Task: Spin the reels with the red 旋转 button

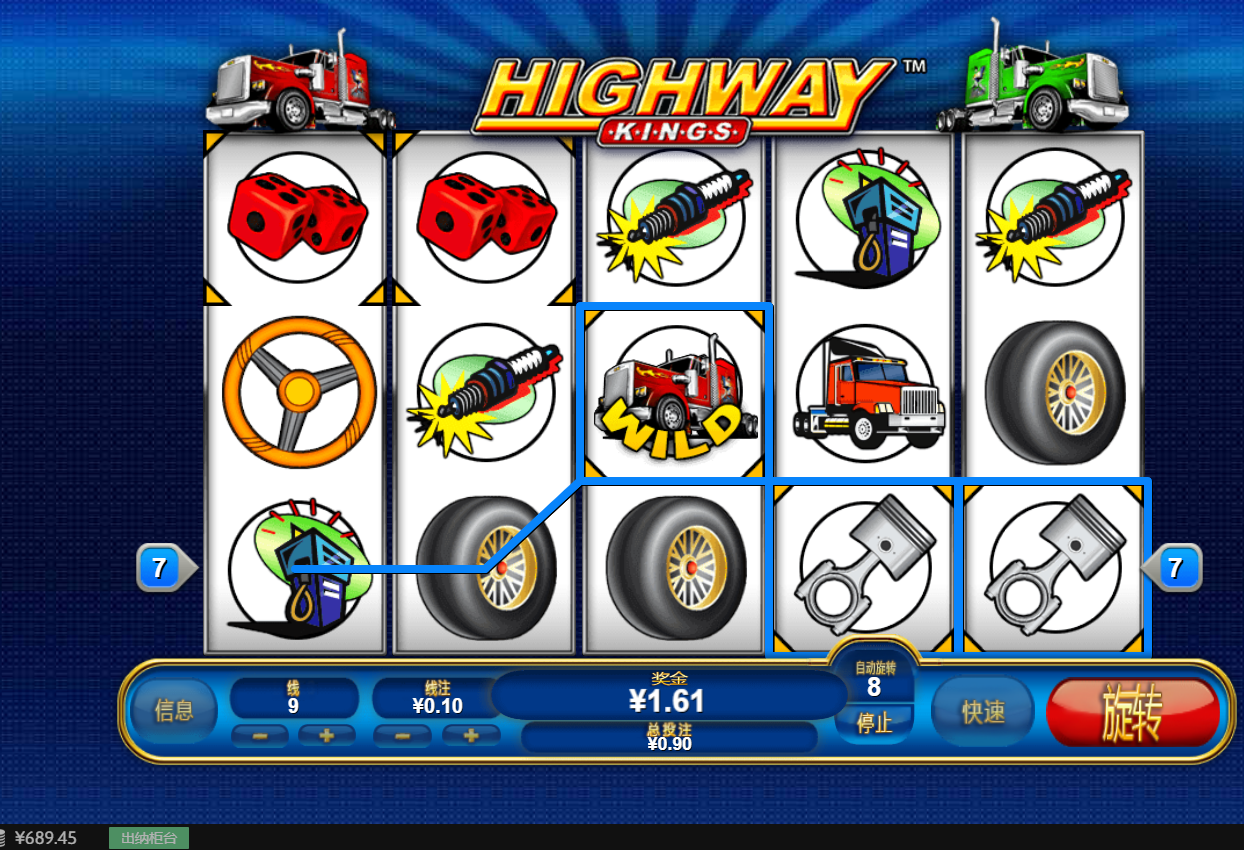Action: point(1132,712)
